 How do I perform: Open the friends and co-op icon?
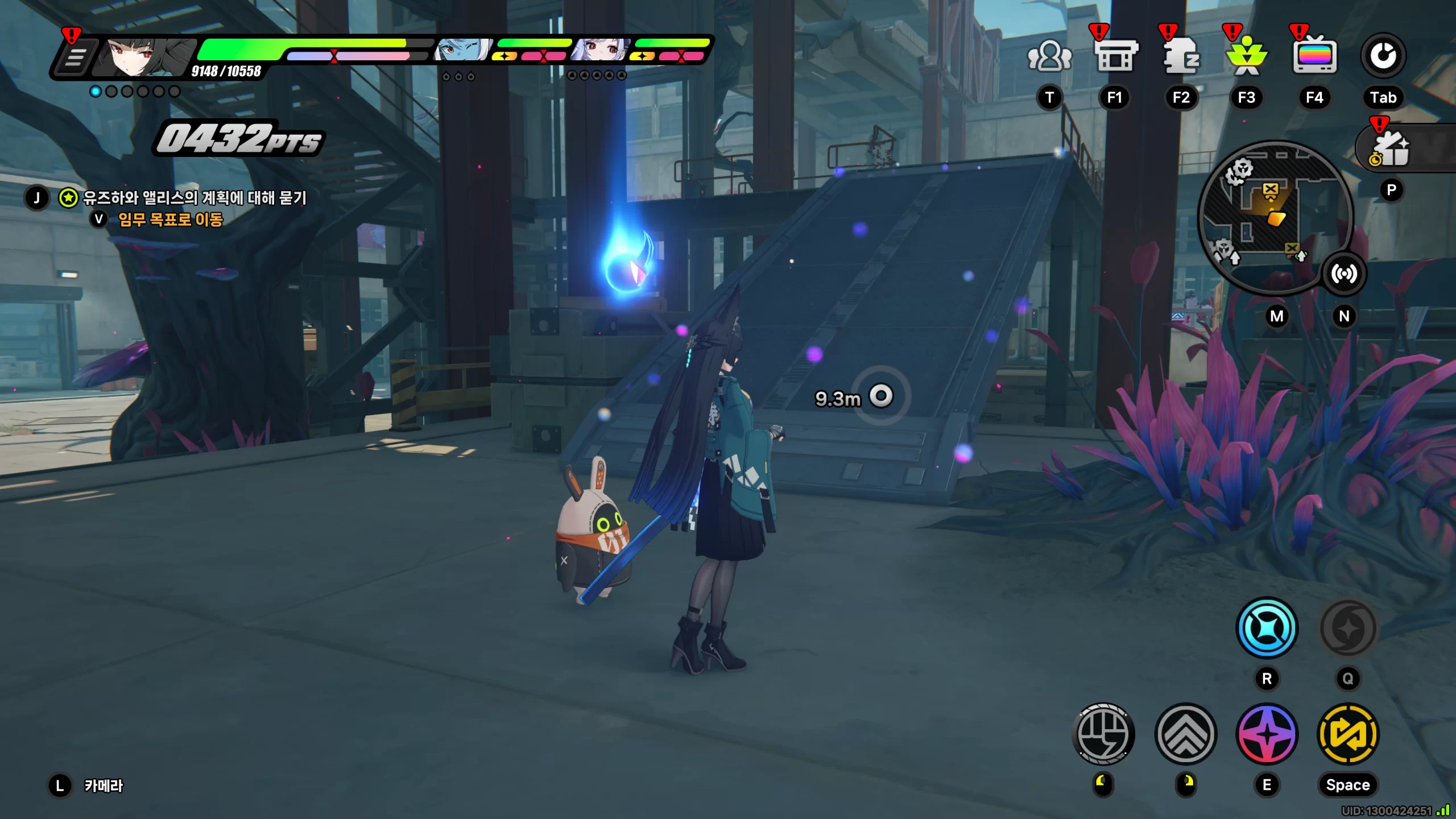[1049, 56]
